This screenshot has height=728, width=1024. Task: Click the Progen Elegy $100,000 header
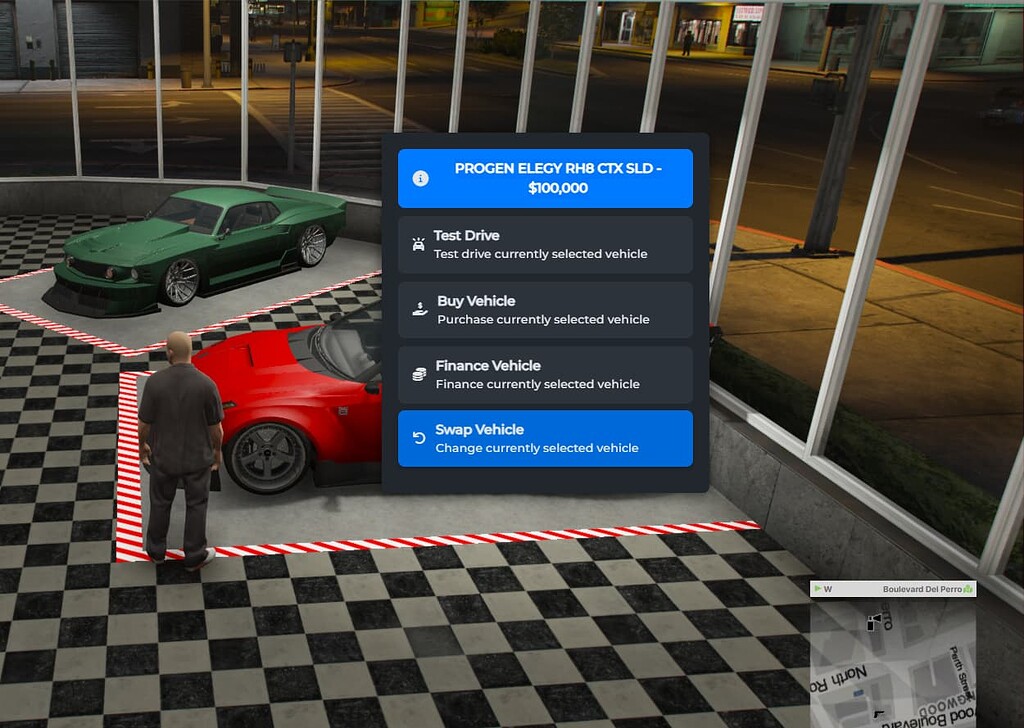(545, 179)
